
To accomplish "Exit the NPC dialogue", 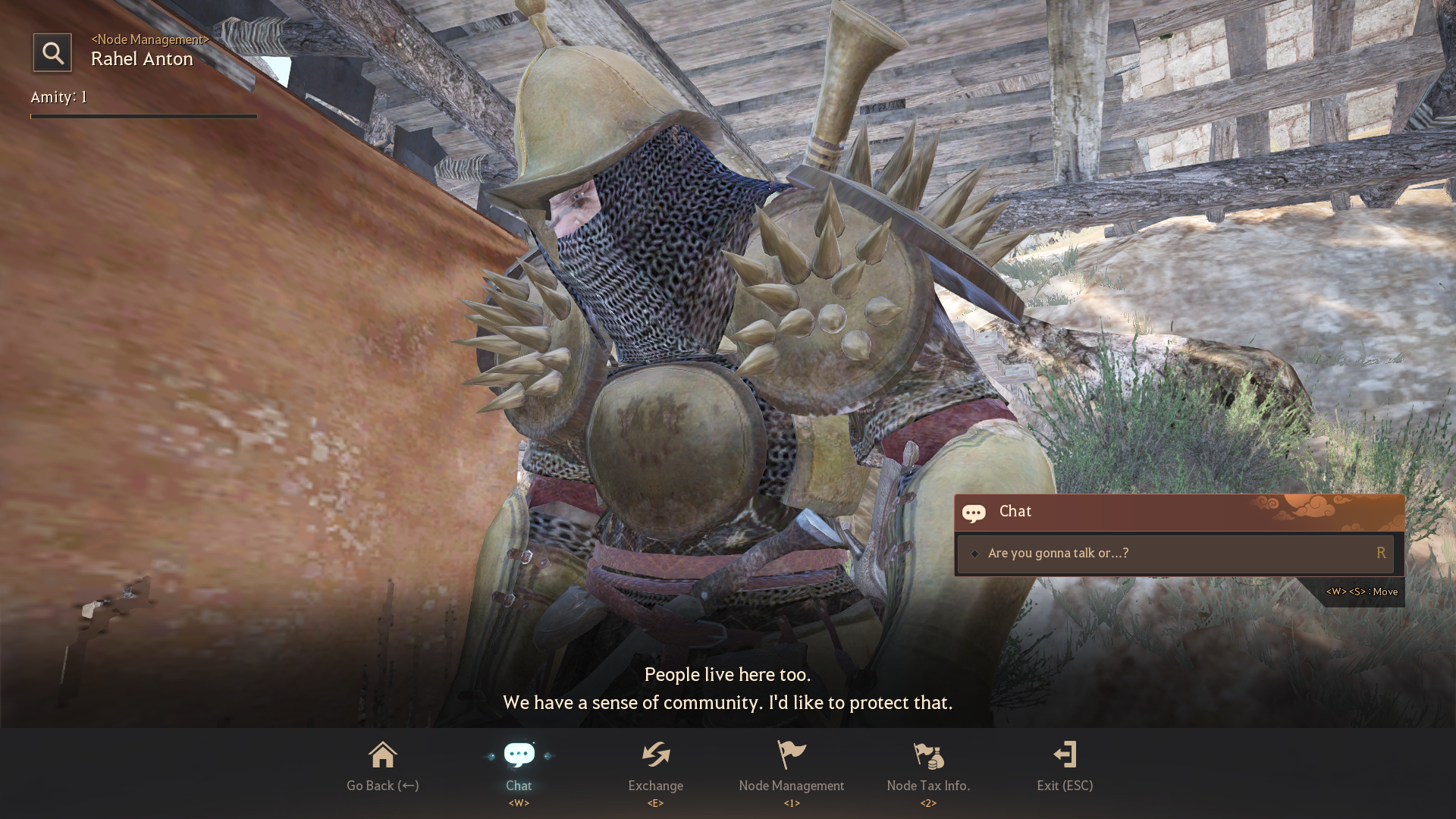I will [1065, 767].
